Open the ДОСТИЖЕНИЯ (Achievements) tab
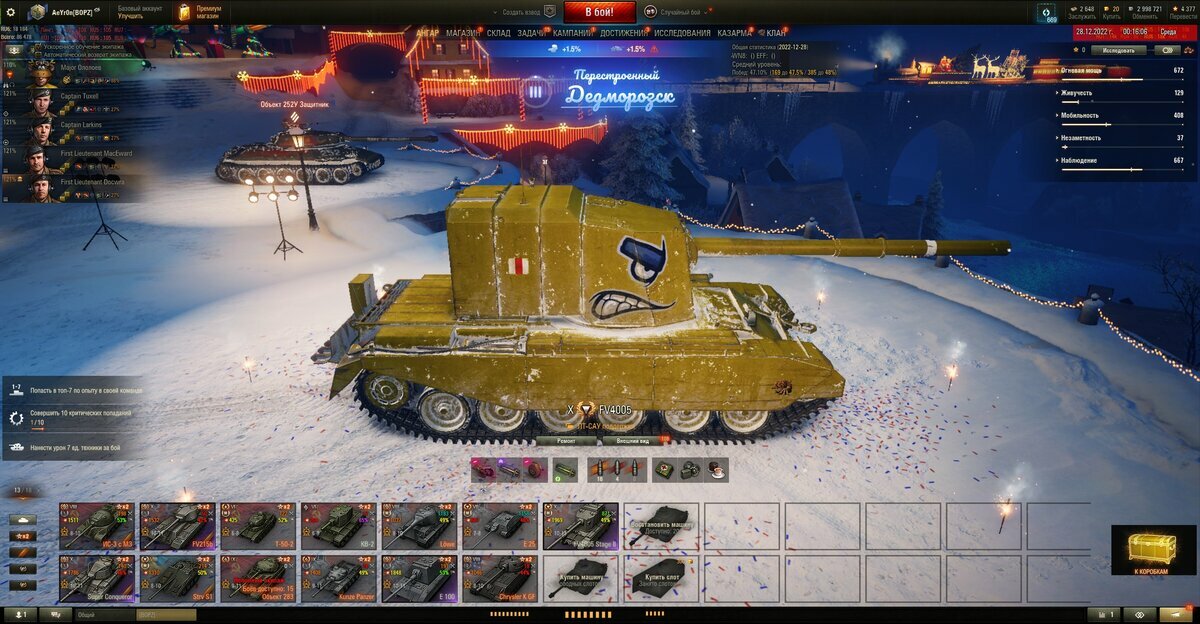This screenshot has width=1200, height=624. tap(623, 33)
